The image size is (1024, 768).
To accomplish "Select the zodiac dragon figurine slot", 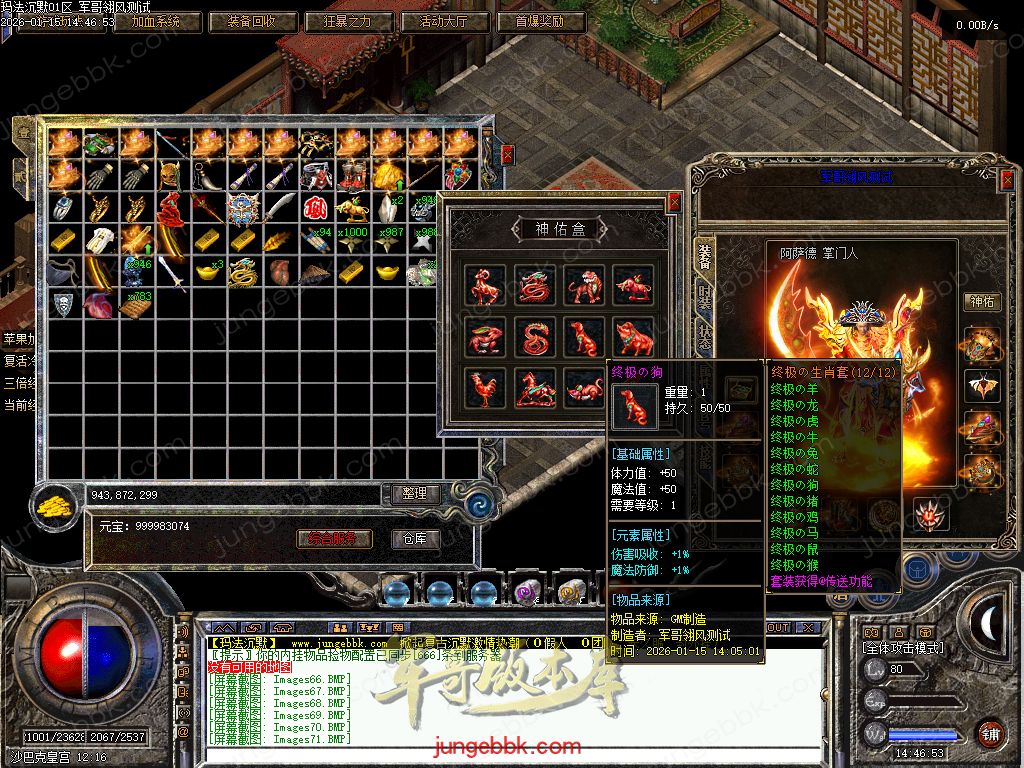I will pyautogui.click(x=535, y=285).
